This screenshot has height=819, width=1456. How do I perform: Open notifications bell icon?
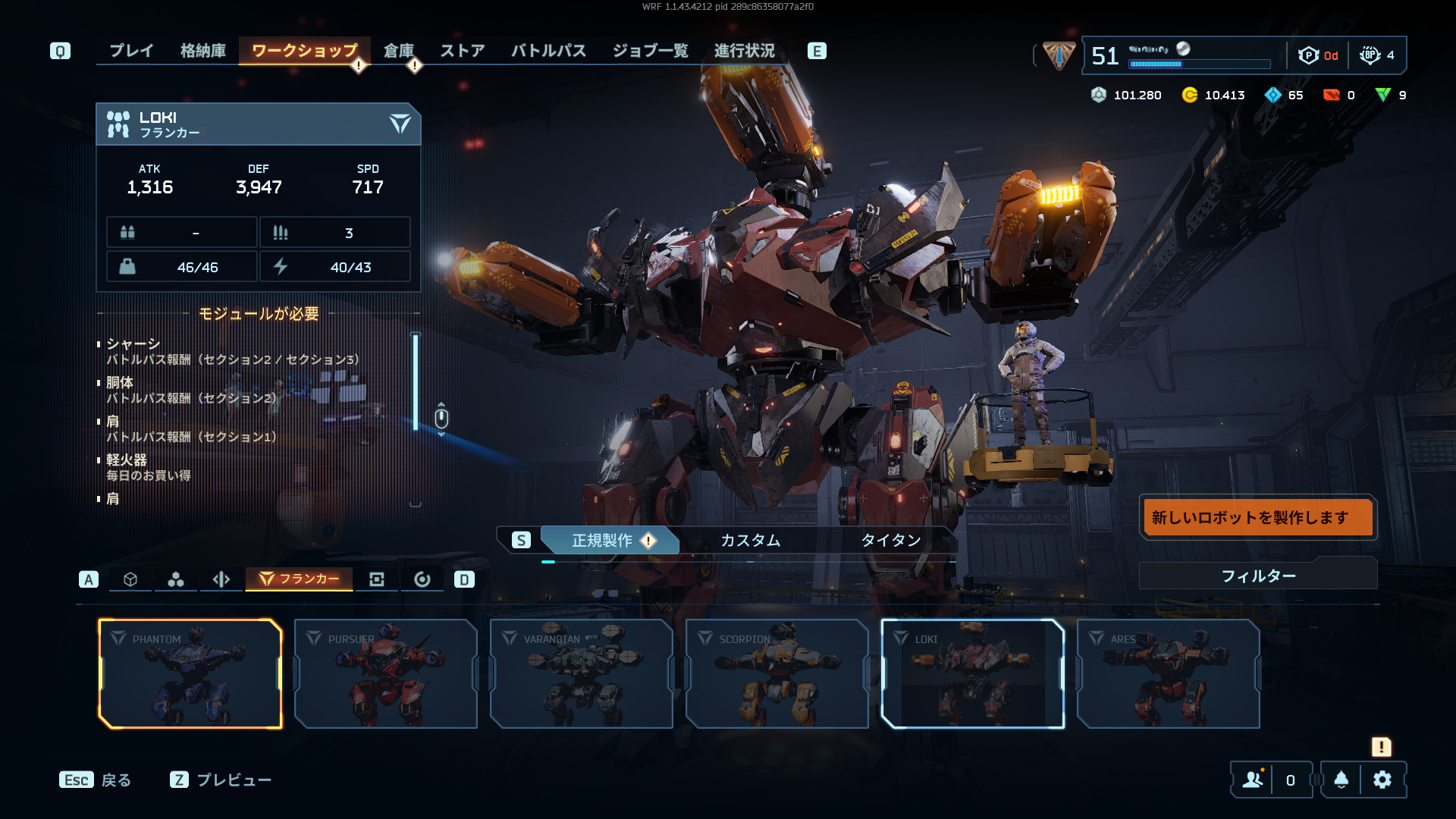[x=1341, y=780]
